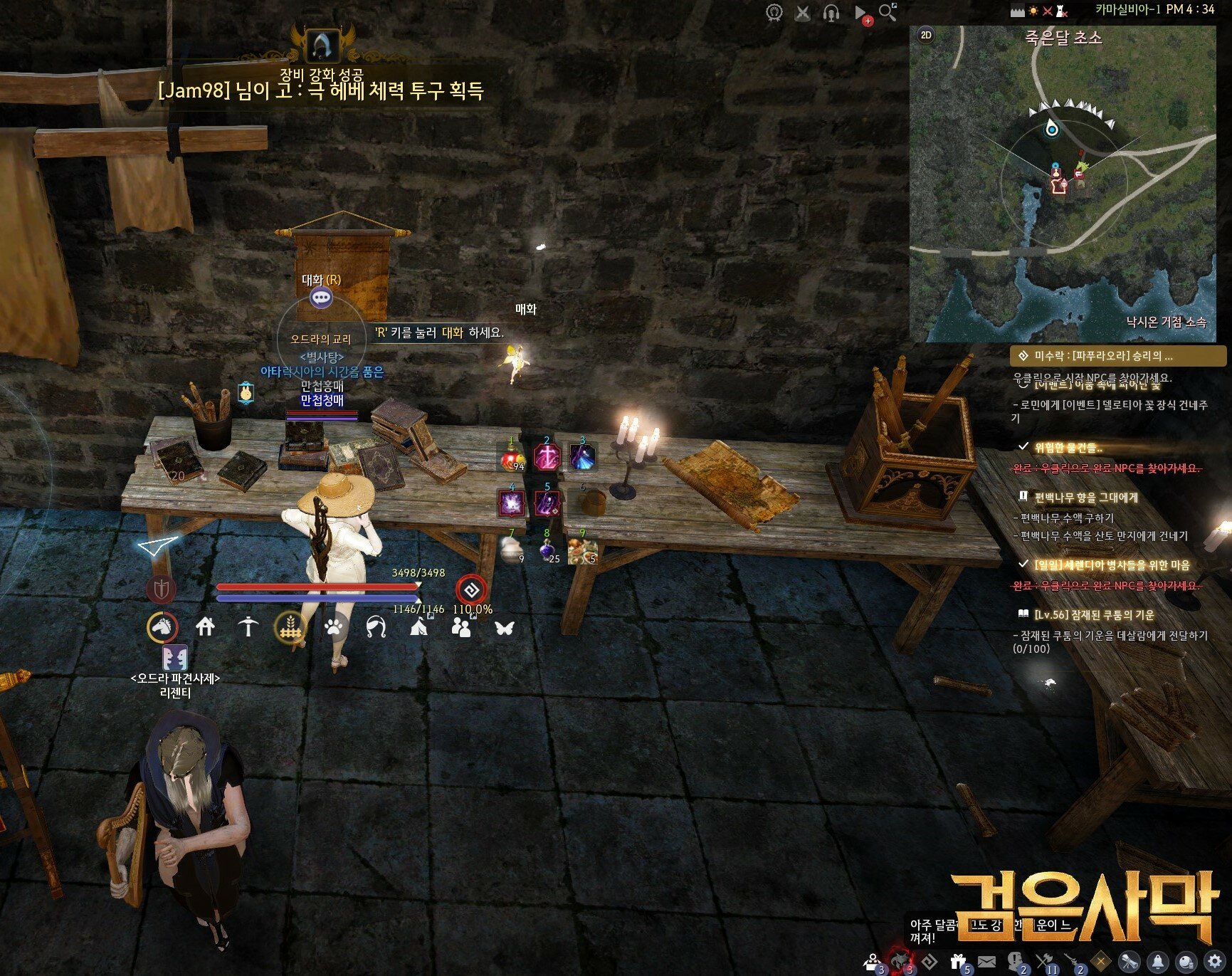Image resolution: width=1232 pixels, height=976 pixels.
Task: Open the paw print pet icon
Action: click(334, 627)
